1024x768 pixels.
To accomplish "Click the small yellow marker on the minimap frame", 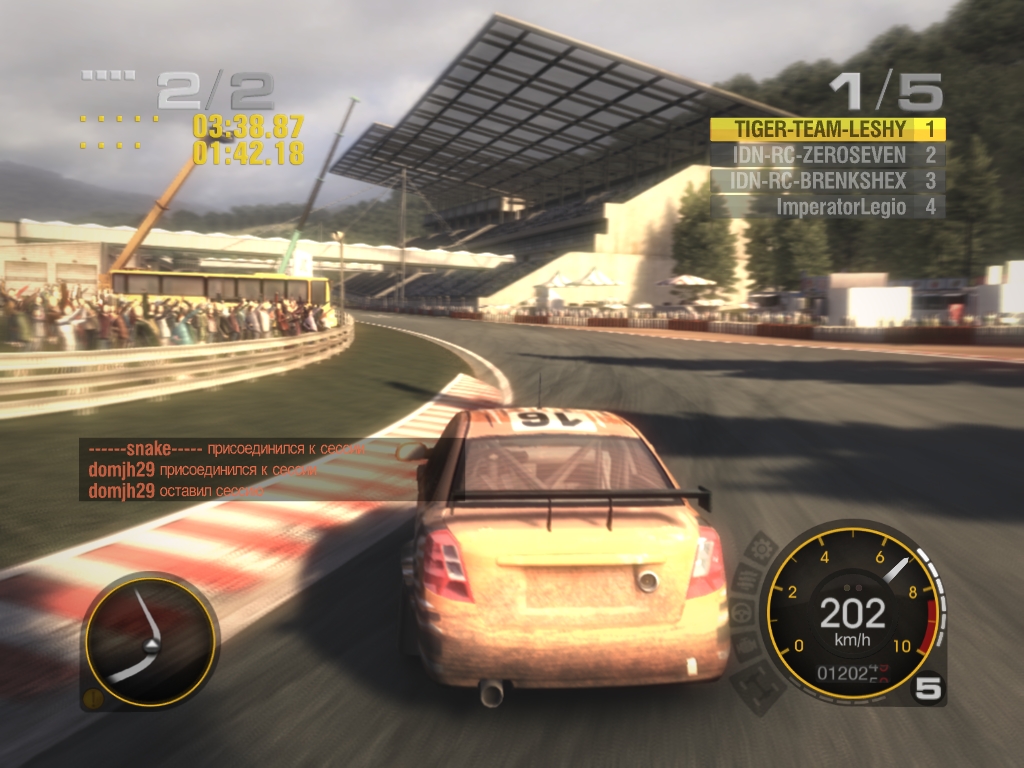I will tap(92, 698).
